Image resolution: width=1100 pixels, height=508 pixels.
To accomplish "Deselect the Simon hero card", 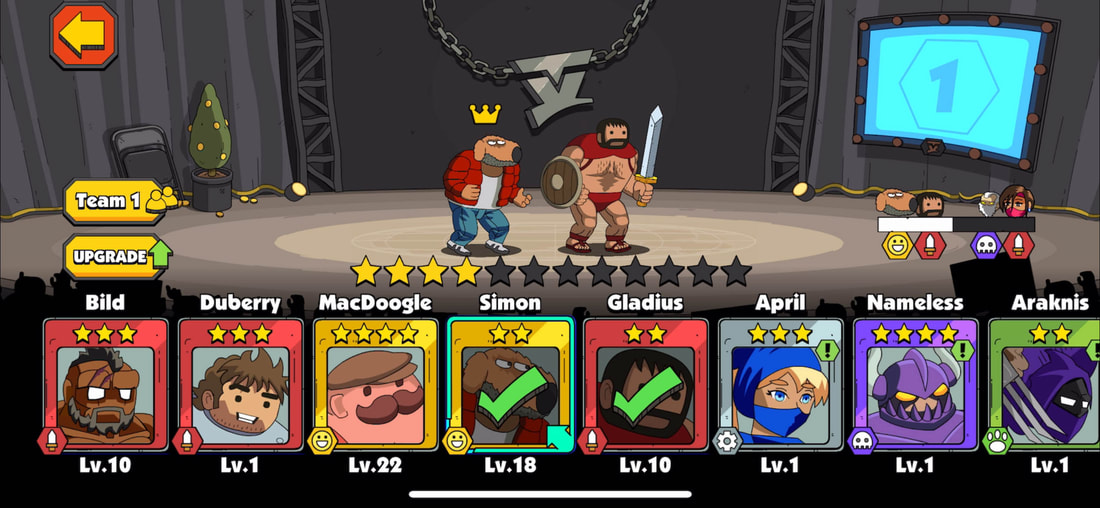I will [510, 383].
